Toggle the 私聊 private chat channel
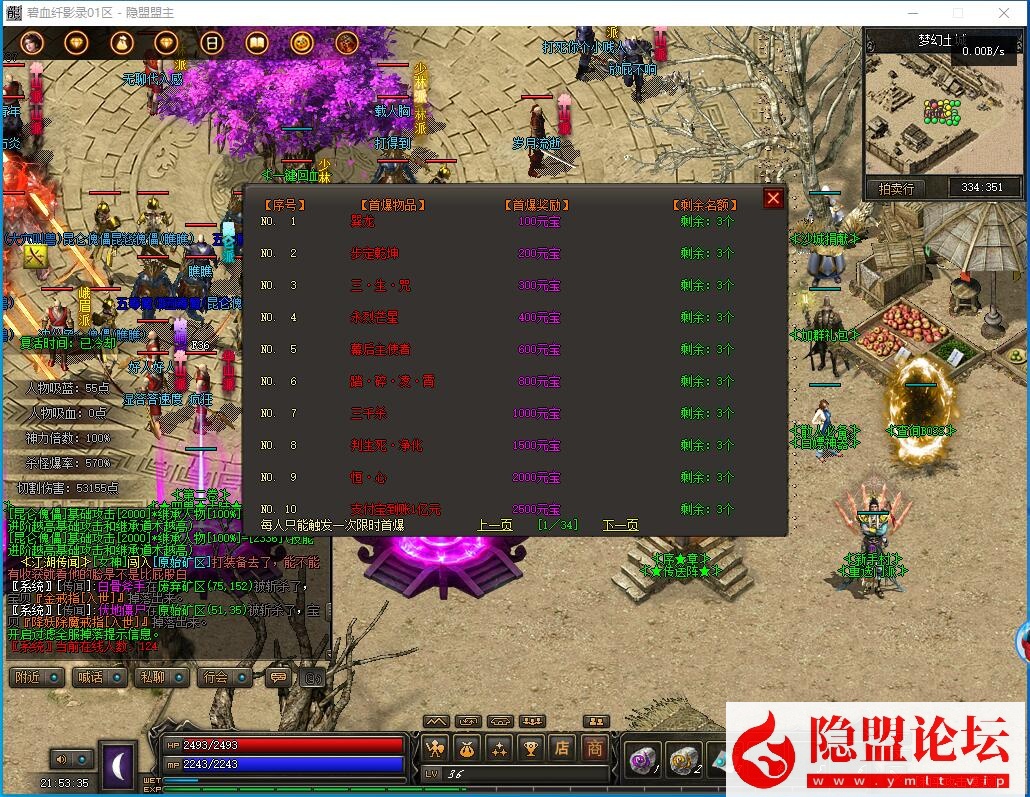This screenshot has width=1030, height=797. pos(155,677)
